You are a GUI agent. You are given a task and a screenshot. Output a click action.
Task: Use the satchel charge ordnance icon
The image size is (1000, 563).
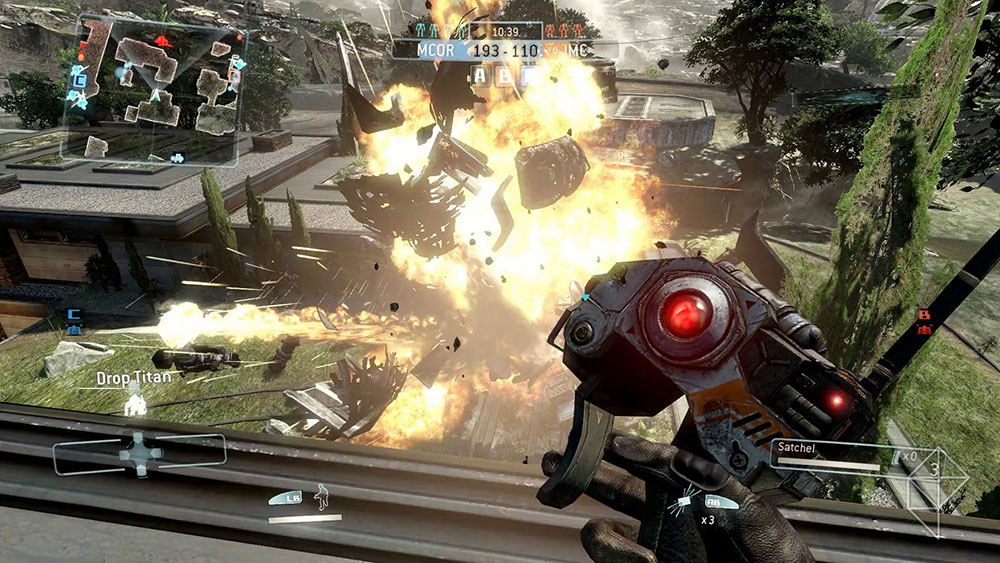click(x=688, y=499)
